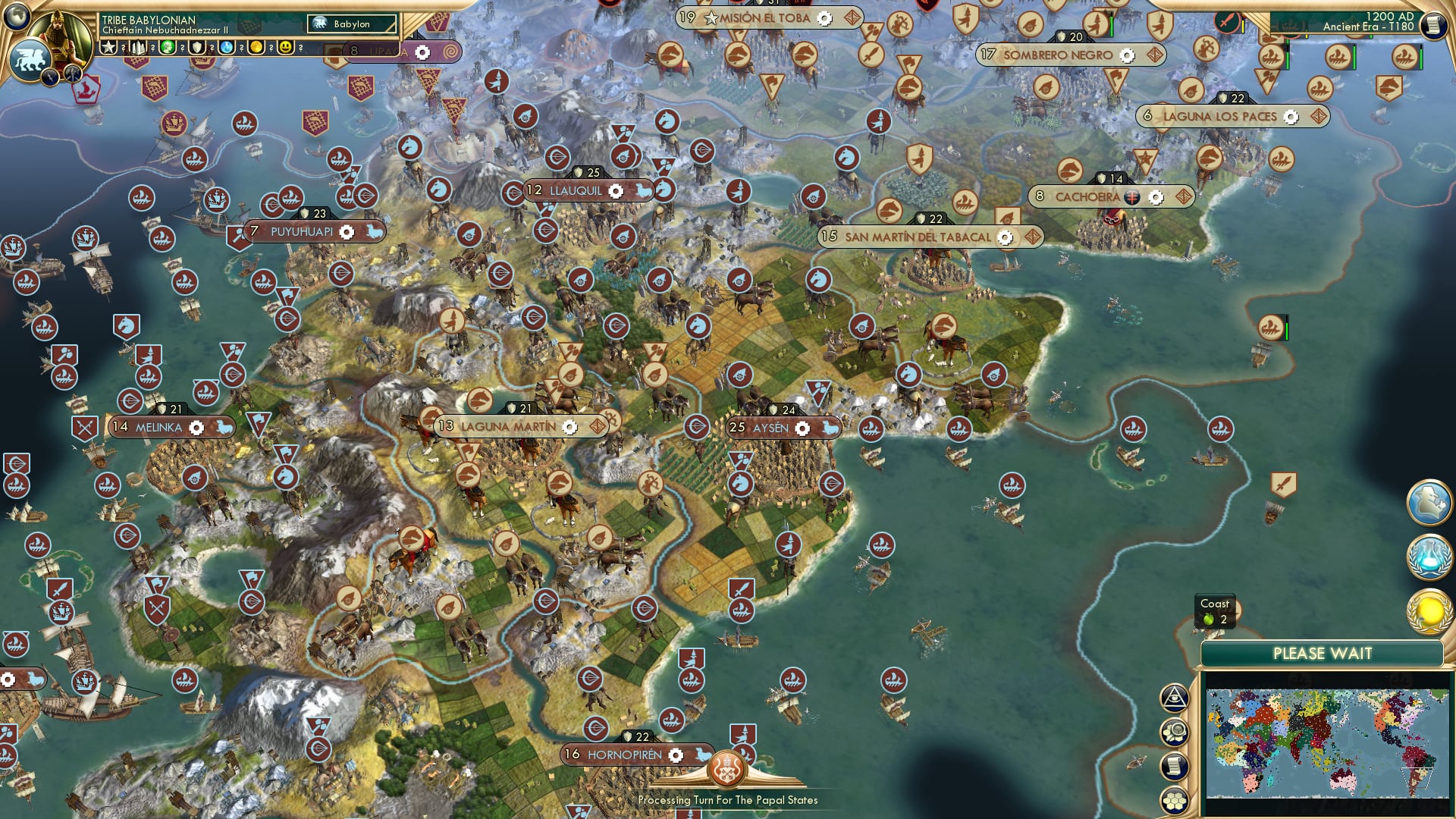The height and width of the screenshot is (819, 1456).
Task: Open the espionage eye-pyramid icon above the minimap
Action: coord(1174,698)
